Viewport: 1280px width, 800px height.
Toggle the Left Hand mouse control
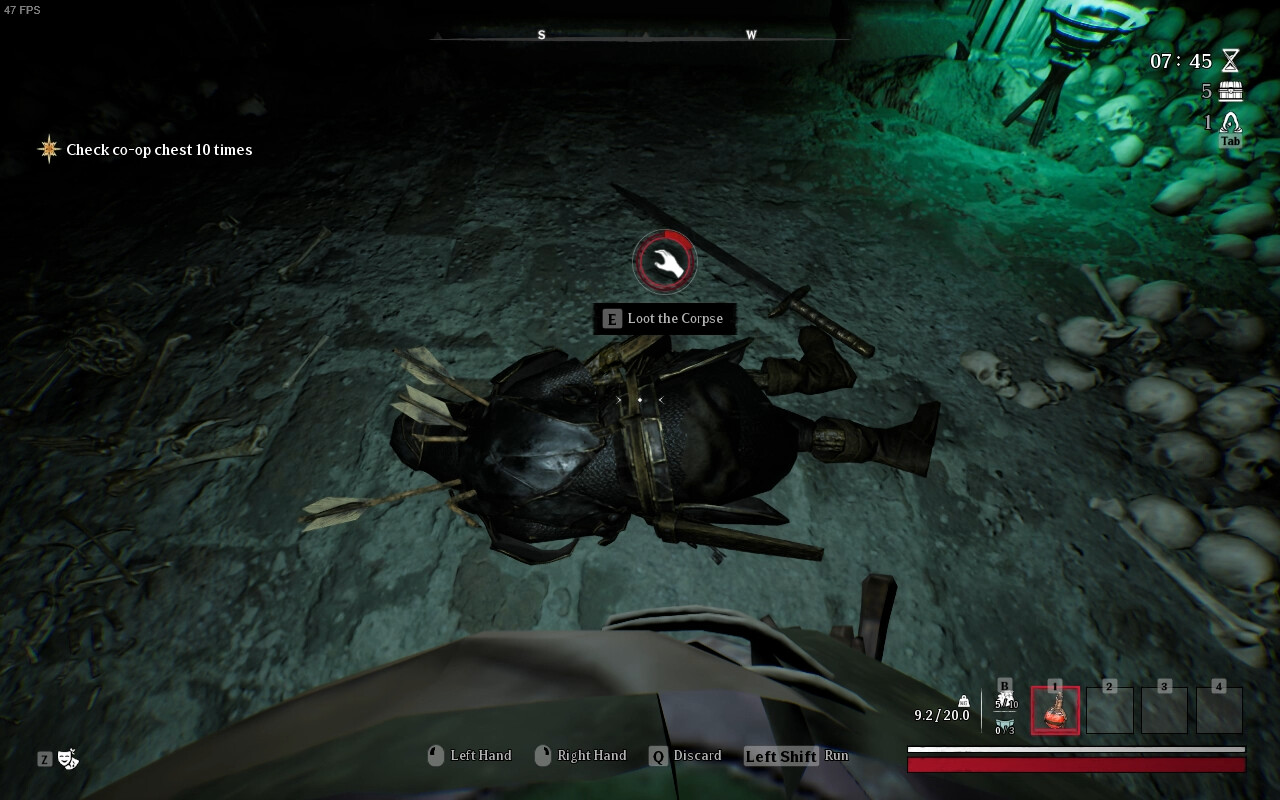pos(435,755)
